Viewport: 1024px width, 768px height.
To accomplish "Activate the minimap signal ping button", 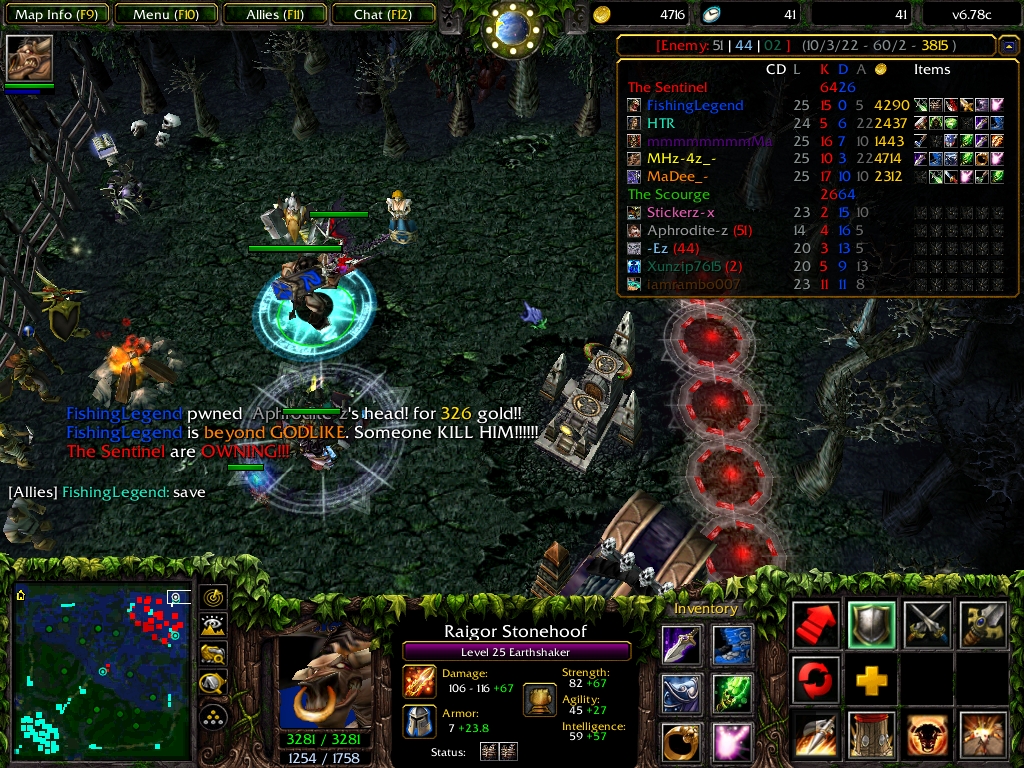I will click(213, 598).
